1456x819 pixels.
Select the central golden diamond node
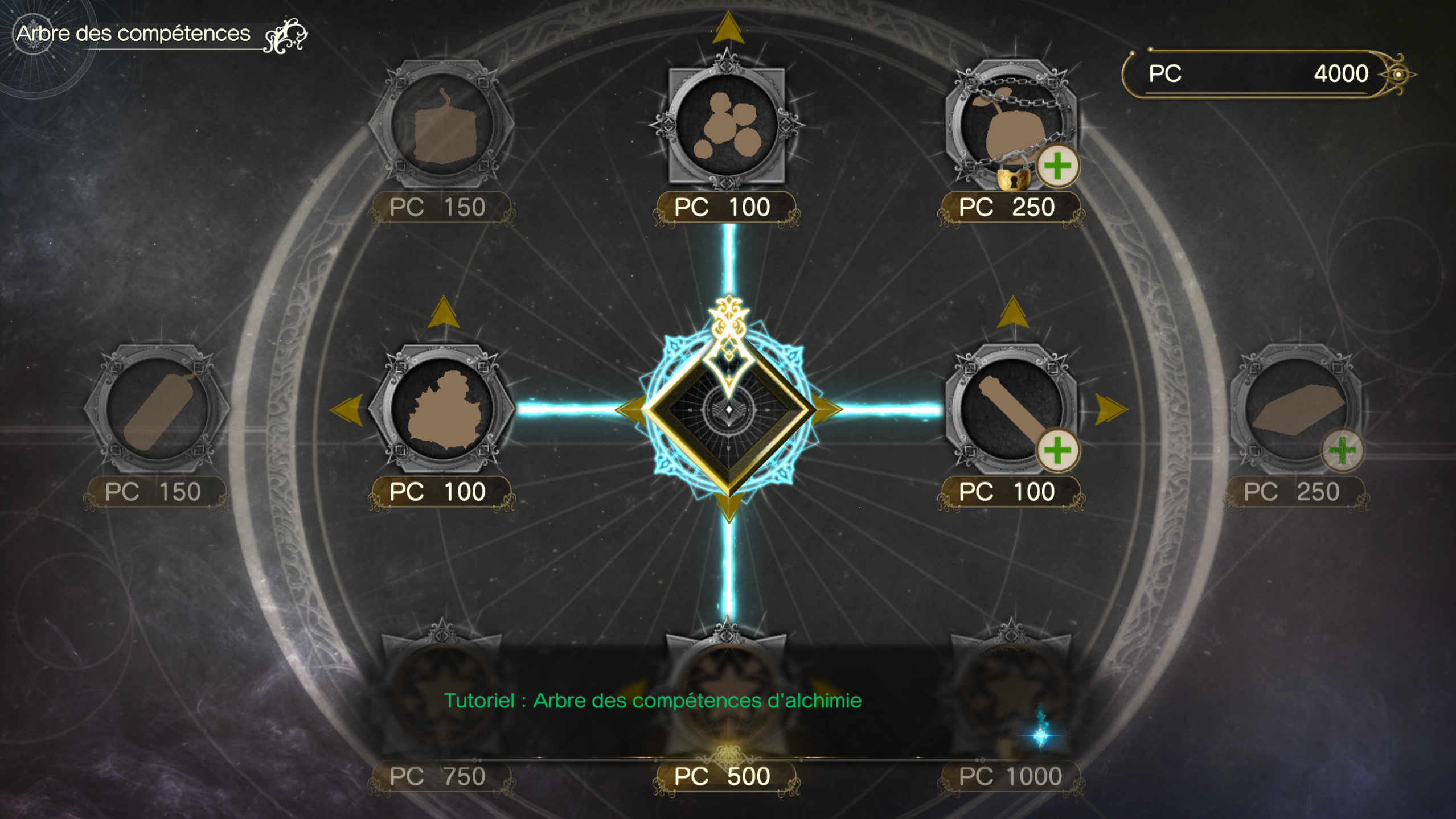tap(728, 409)
